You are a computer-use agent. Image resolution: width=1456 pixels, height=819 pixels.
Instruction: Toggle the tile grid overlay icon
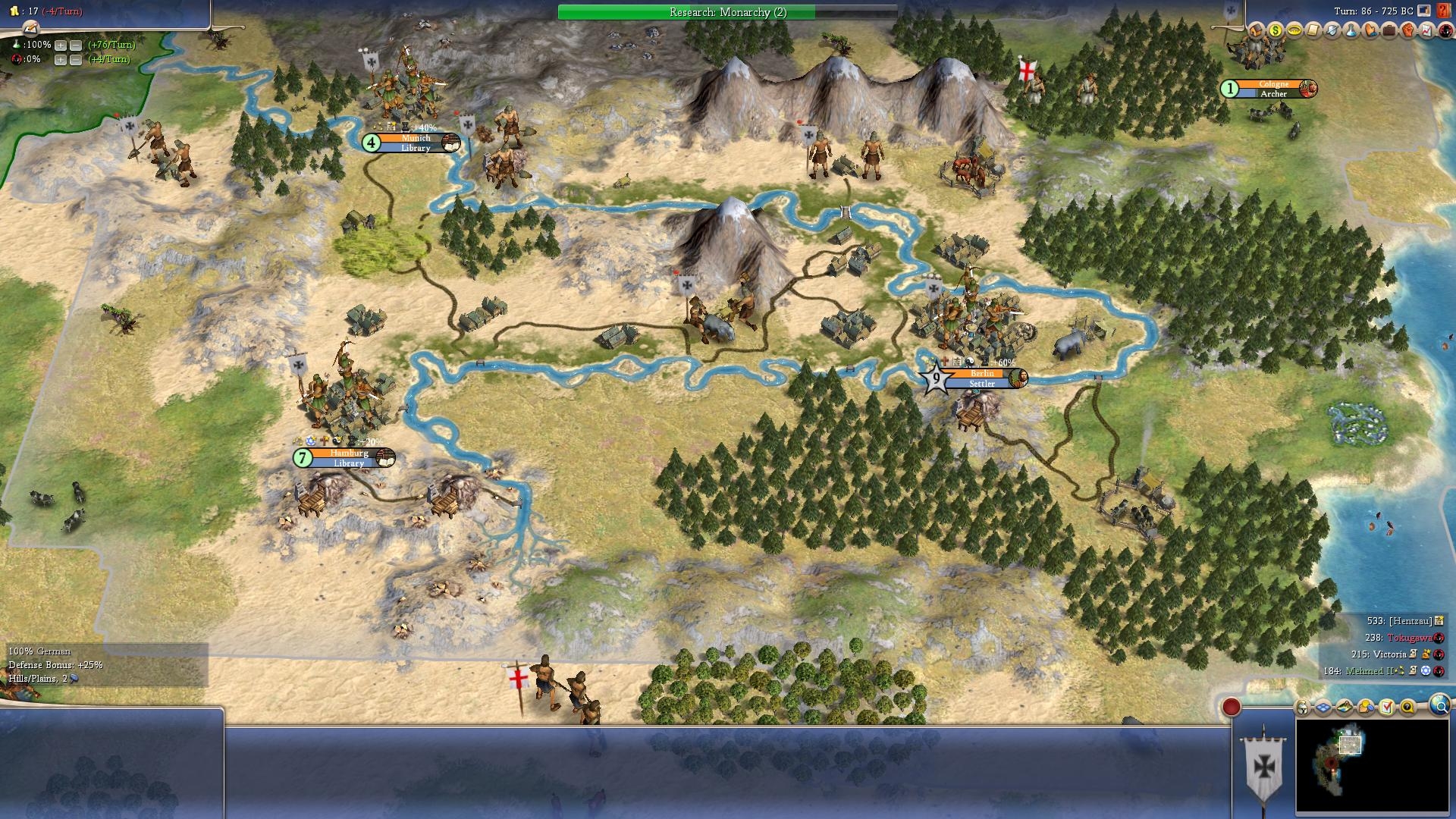coord(1323,708)
